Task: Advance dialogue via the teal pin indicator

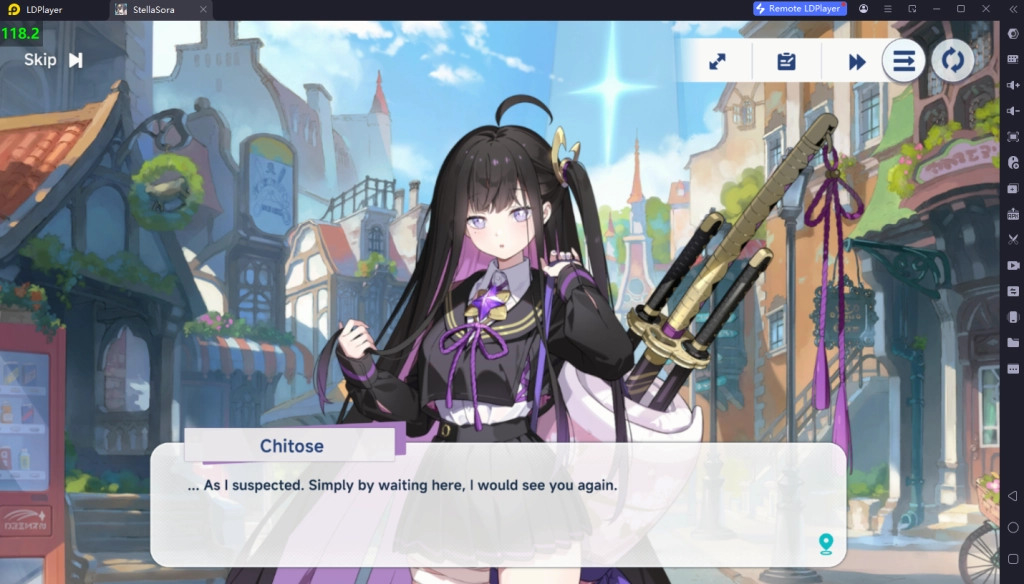Action: coord(825,543)
